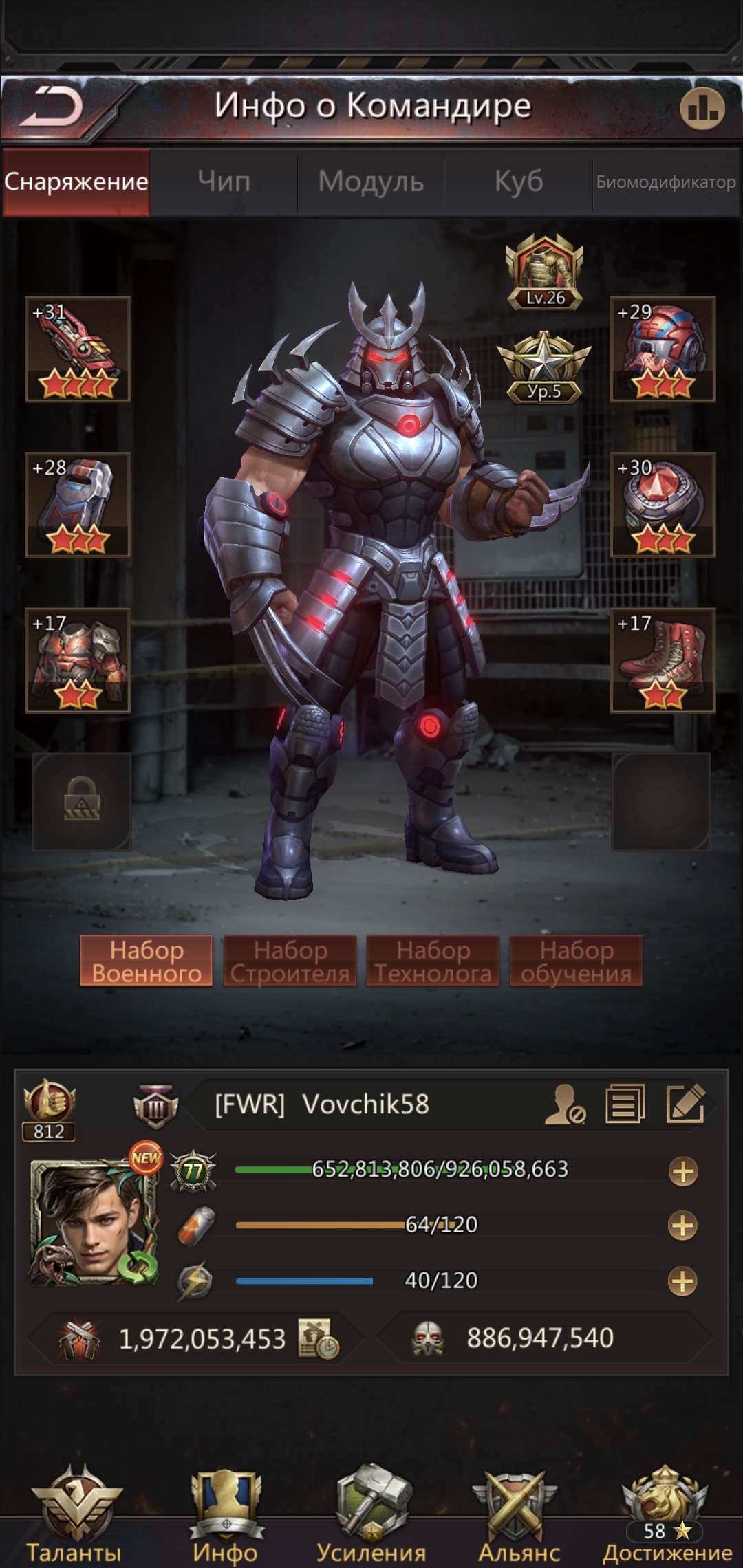The image size is (743, 1568).
Task: Choose the +17 boots equipment slot
Action: click(663, 660)
